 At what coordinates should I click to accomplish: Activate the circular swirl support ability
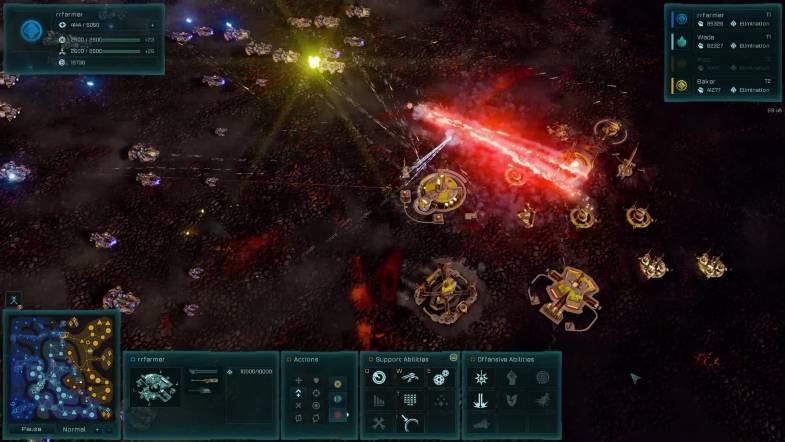tap(380, 377)
